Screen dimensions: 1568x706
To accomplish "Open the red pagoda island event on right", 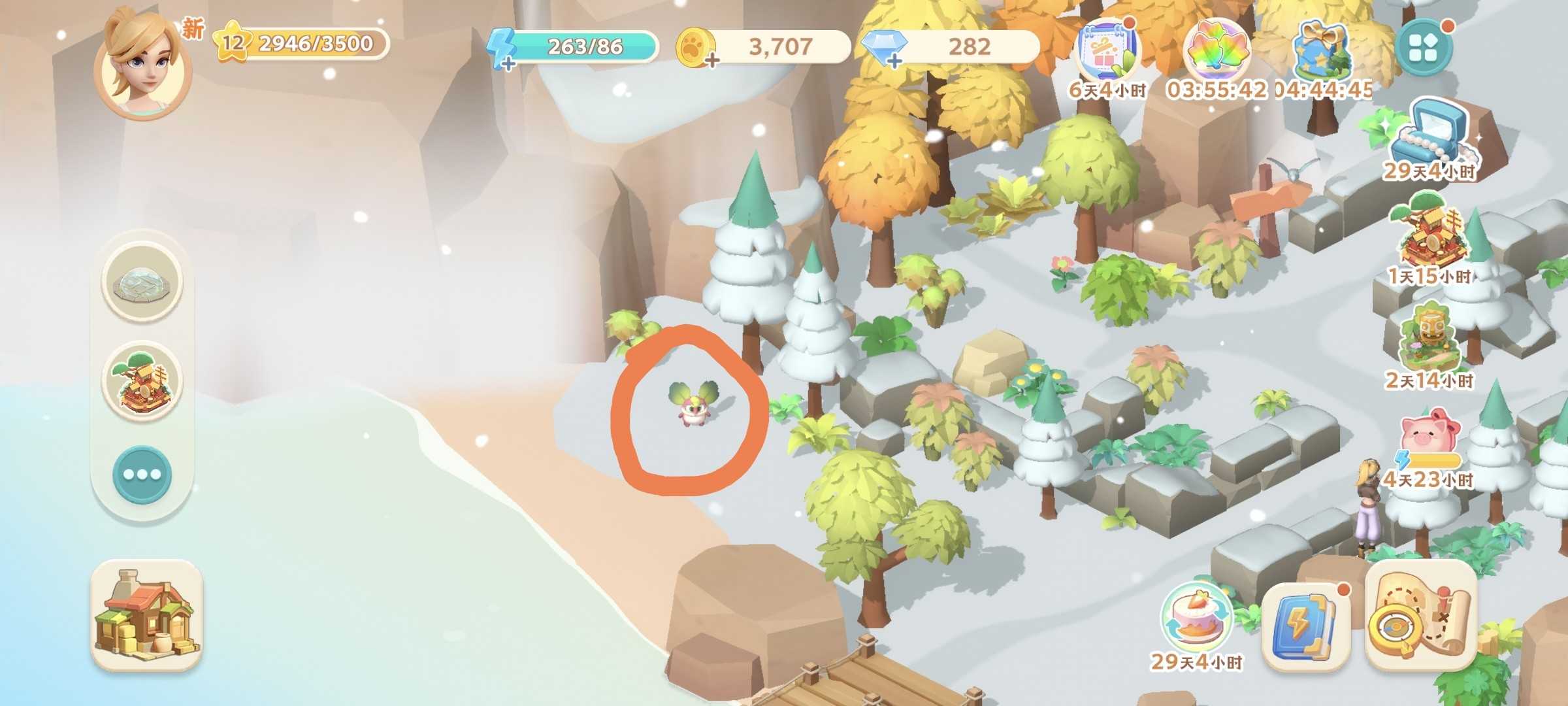I will (1429, 235).
